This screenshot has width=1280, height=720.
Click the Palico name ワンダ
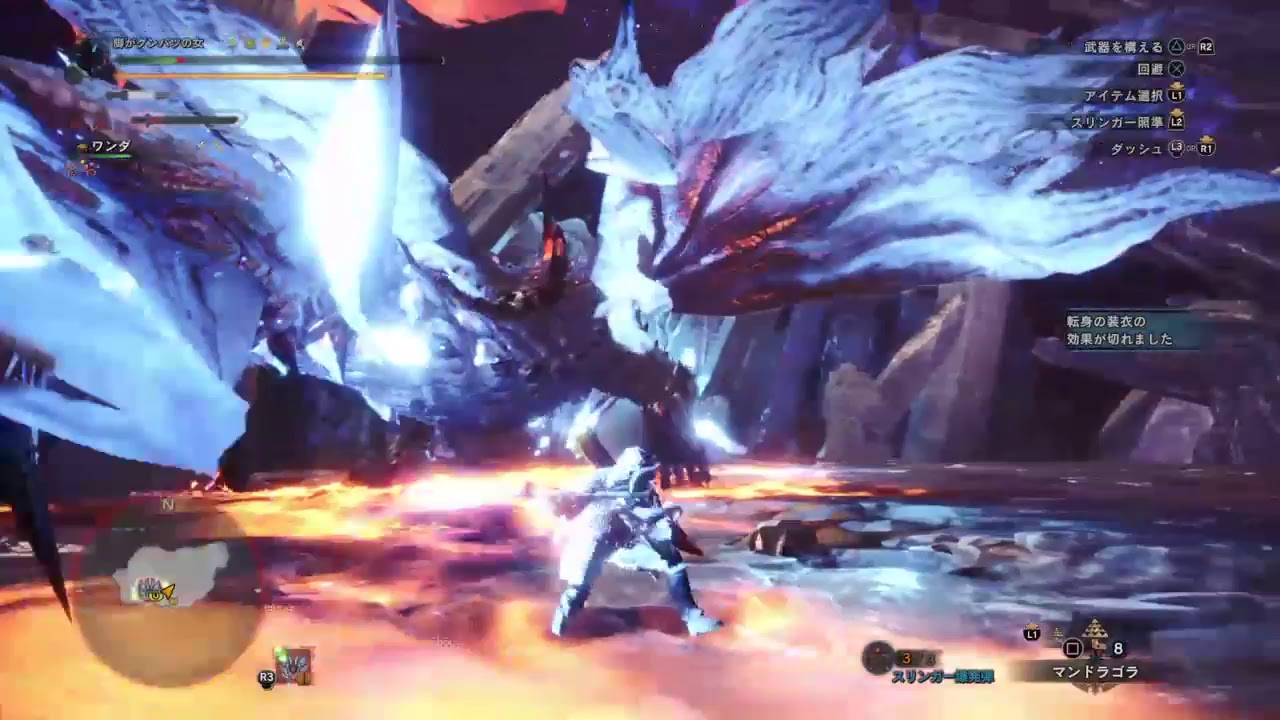(110, 147)
